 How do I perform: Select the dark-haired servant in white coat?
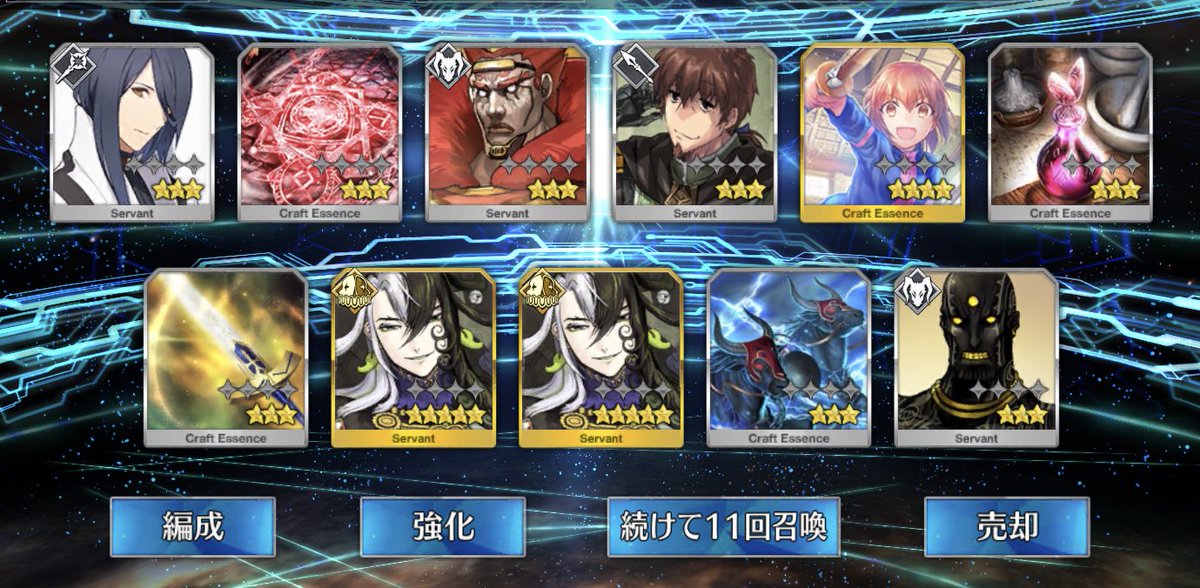coord(132,130)
